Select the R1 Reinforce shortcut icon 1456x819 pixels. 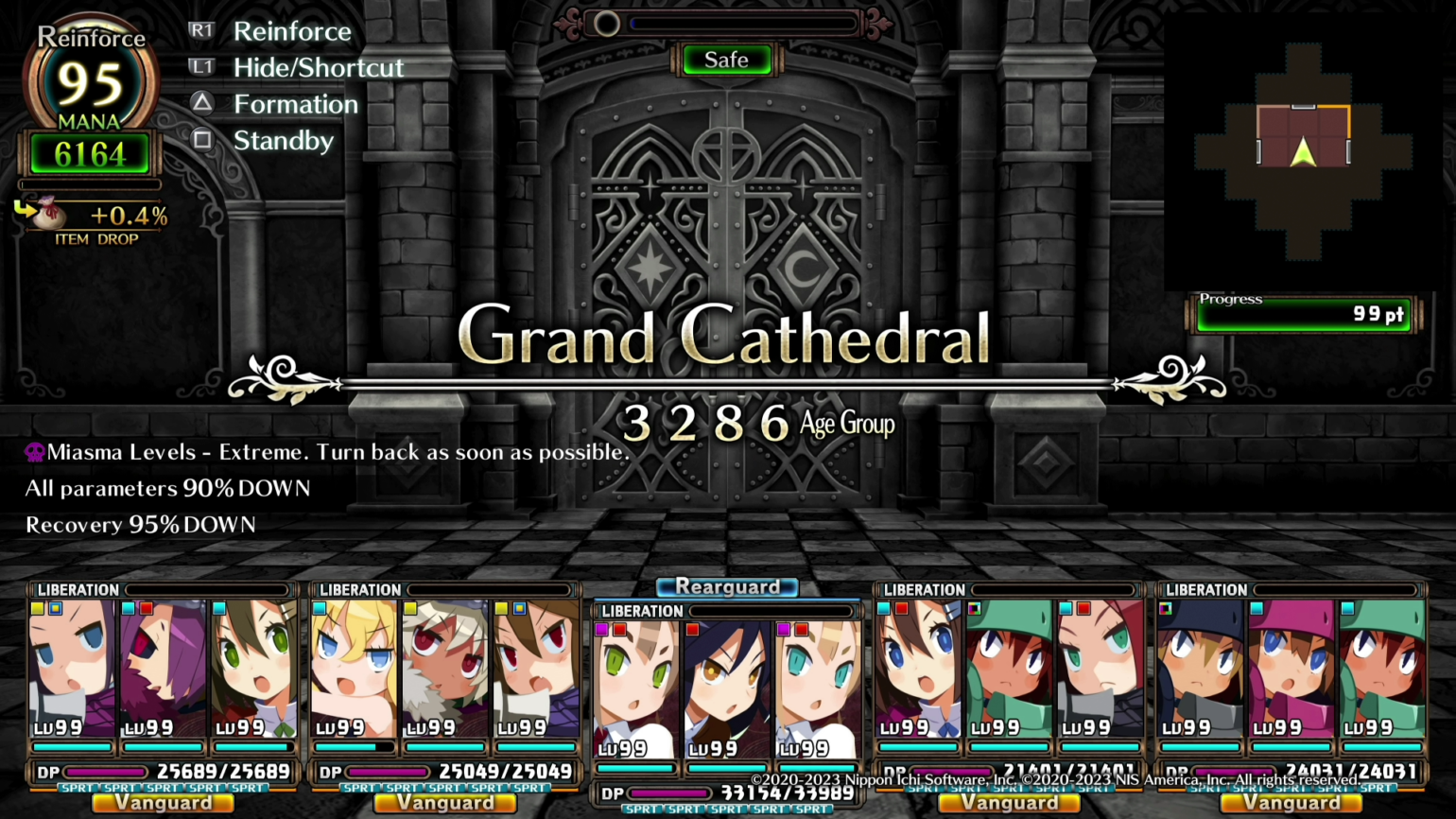coord(202,30)
